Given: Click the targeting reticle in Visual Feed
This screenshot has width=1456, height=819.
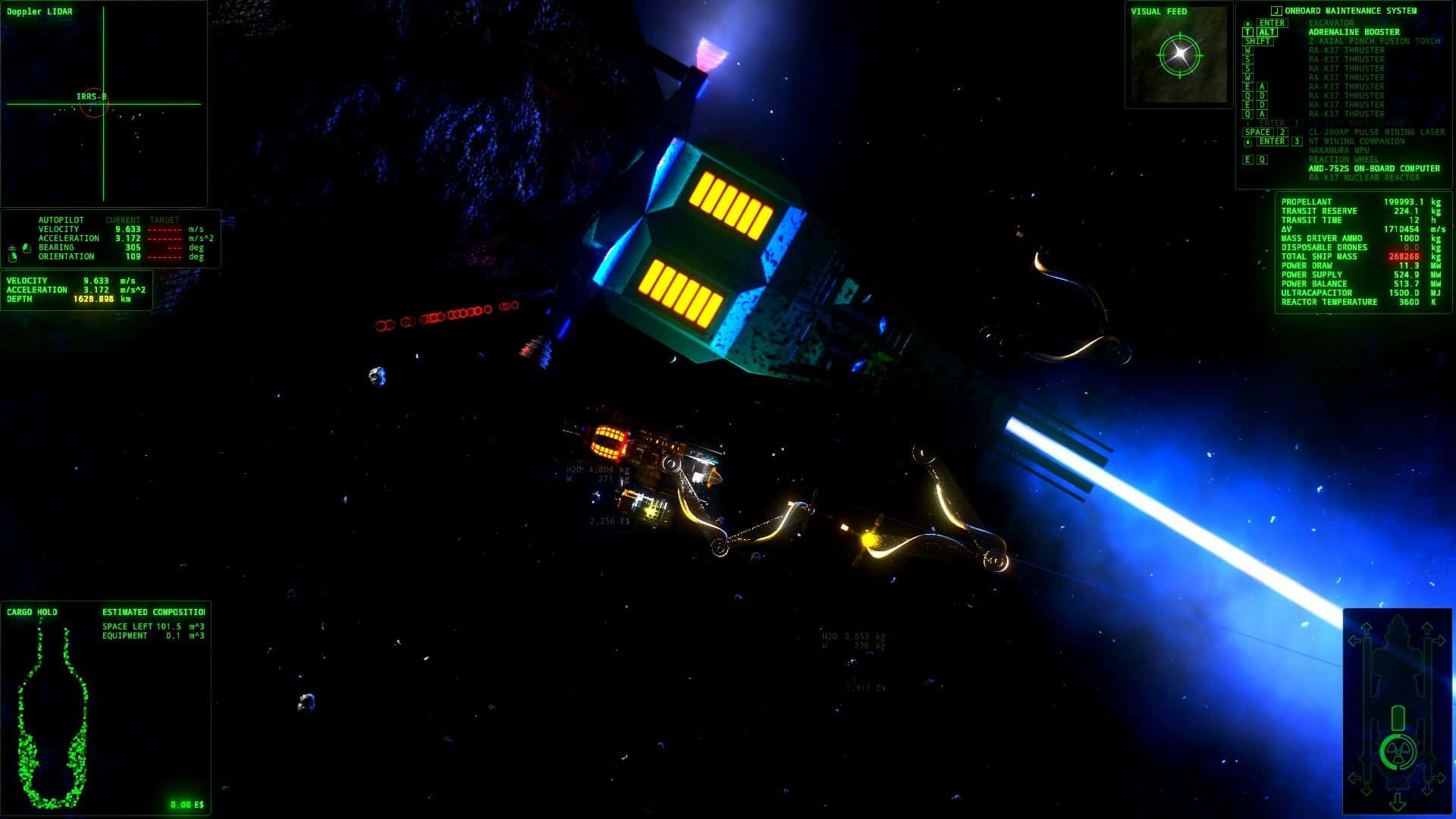Looking at the screenshot, I should click(1178, 55).
